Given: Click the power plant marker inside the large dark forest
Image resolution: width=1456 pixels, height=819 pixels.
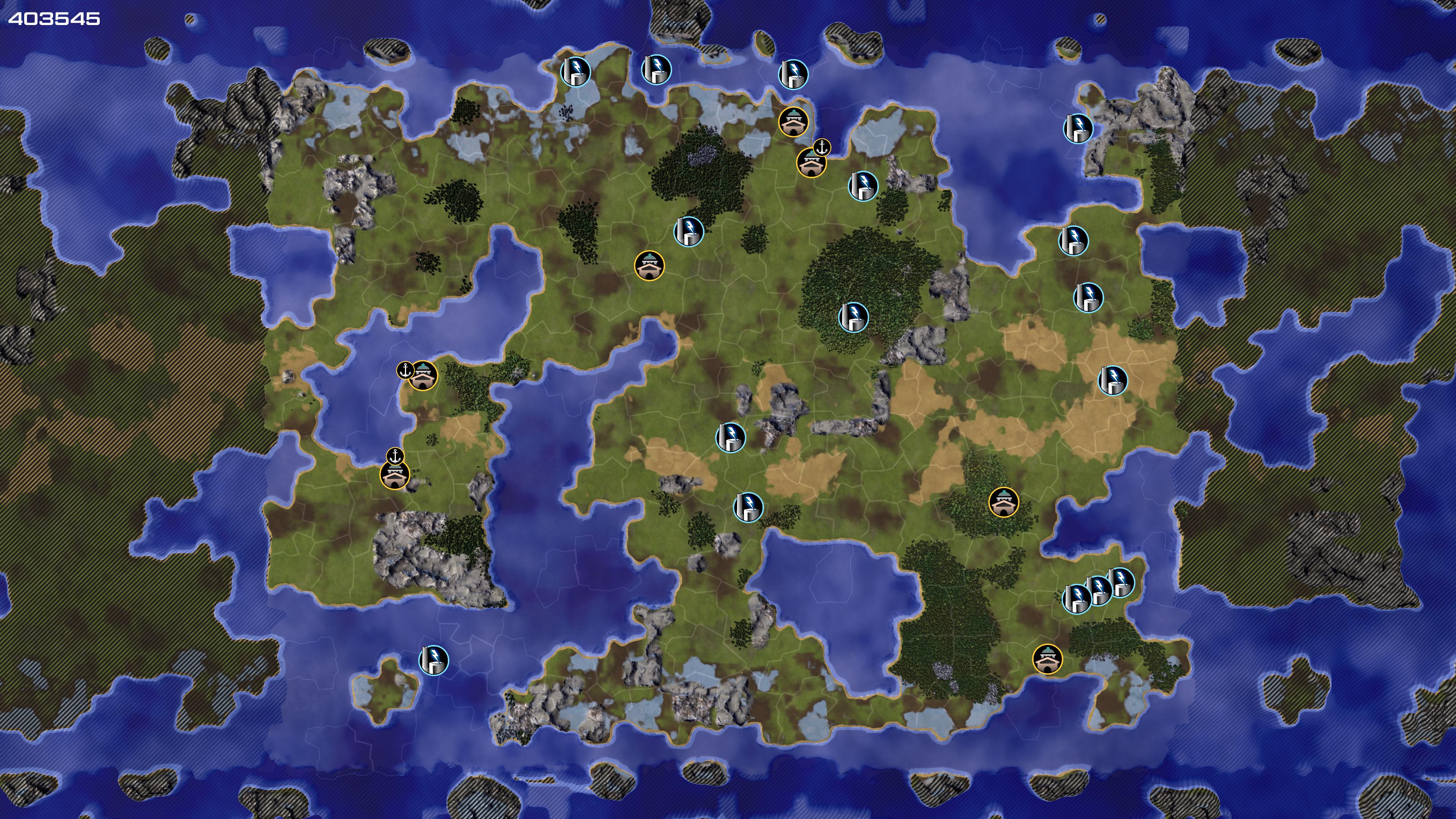Looking at the screenshot, I should (853, 317).
